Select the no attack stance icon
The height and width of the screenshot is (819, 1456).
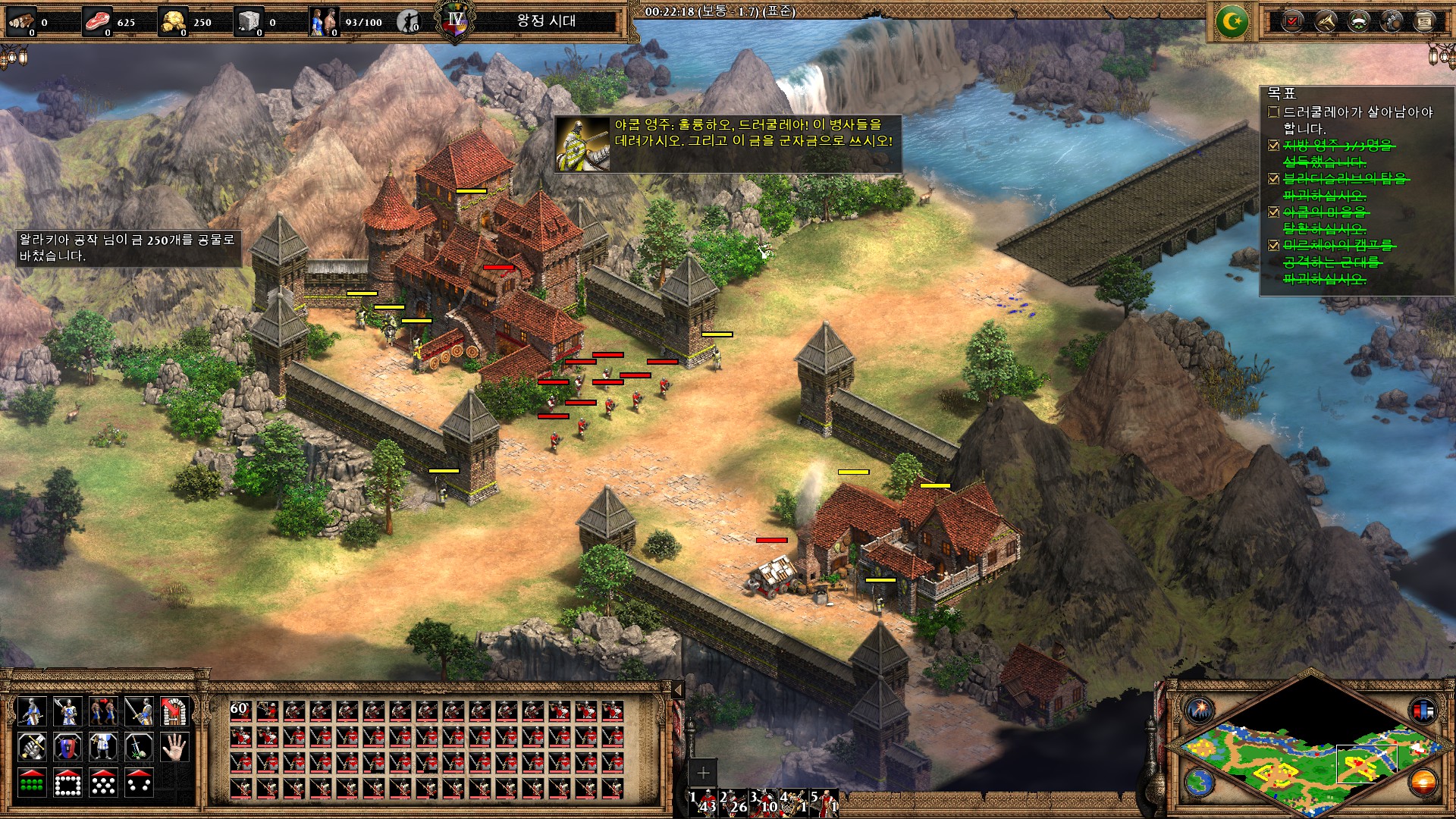pyautogui.click(x=139, y=747)
